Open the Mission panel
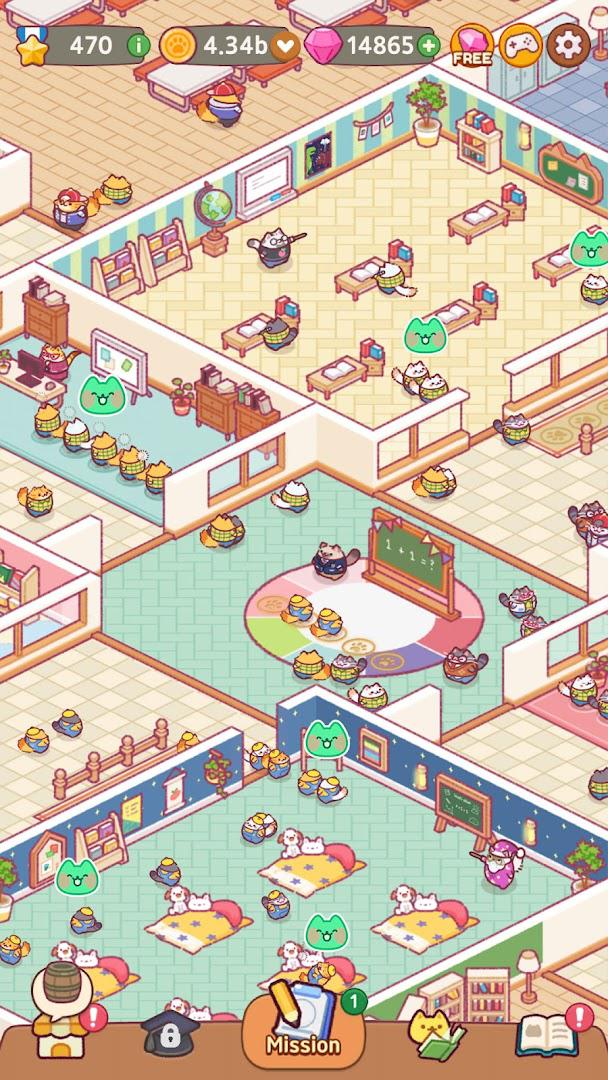The width and height of the screenshot is (608, 1080). pyautogui.click(x=302, y=1022)
